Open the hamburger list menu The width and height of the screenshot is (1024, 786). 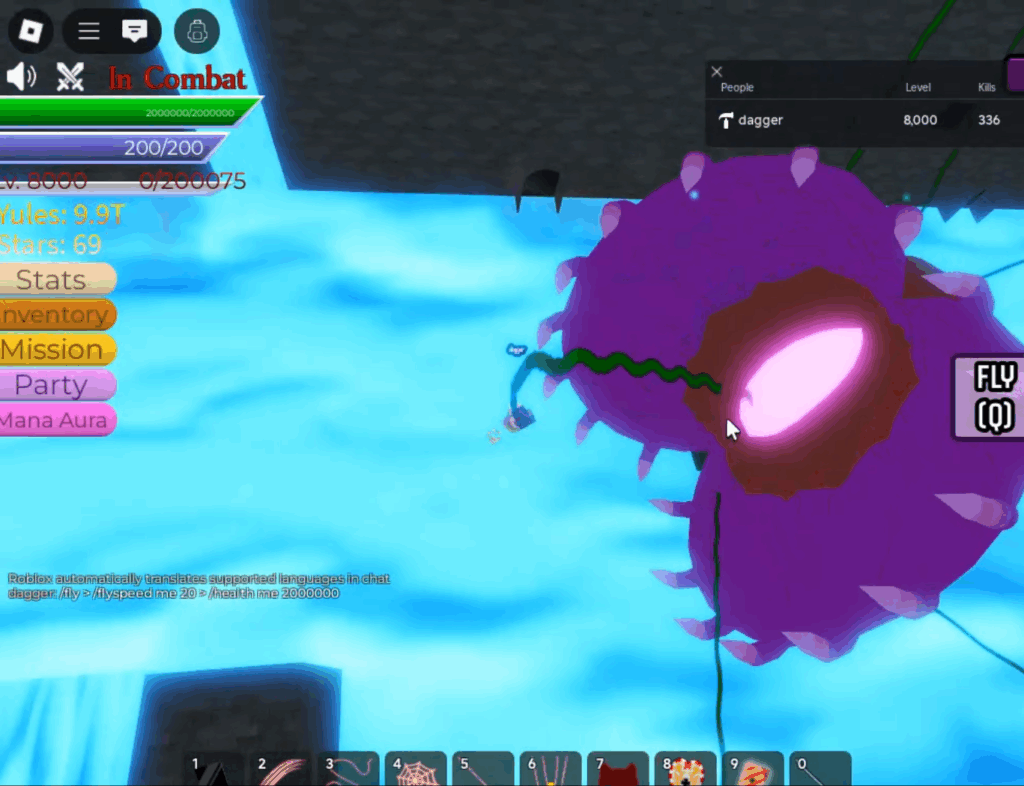(x=89, y=31)
